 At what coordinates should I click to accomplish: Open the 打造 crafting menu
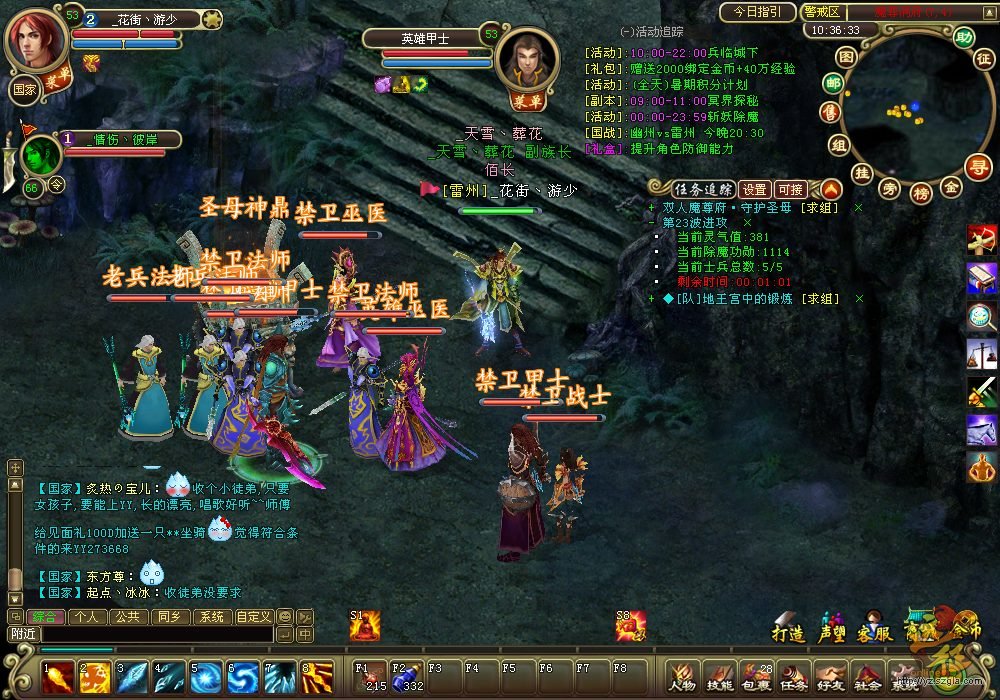(788, 633)
